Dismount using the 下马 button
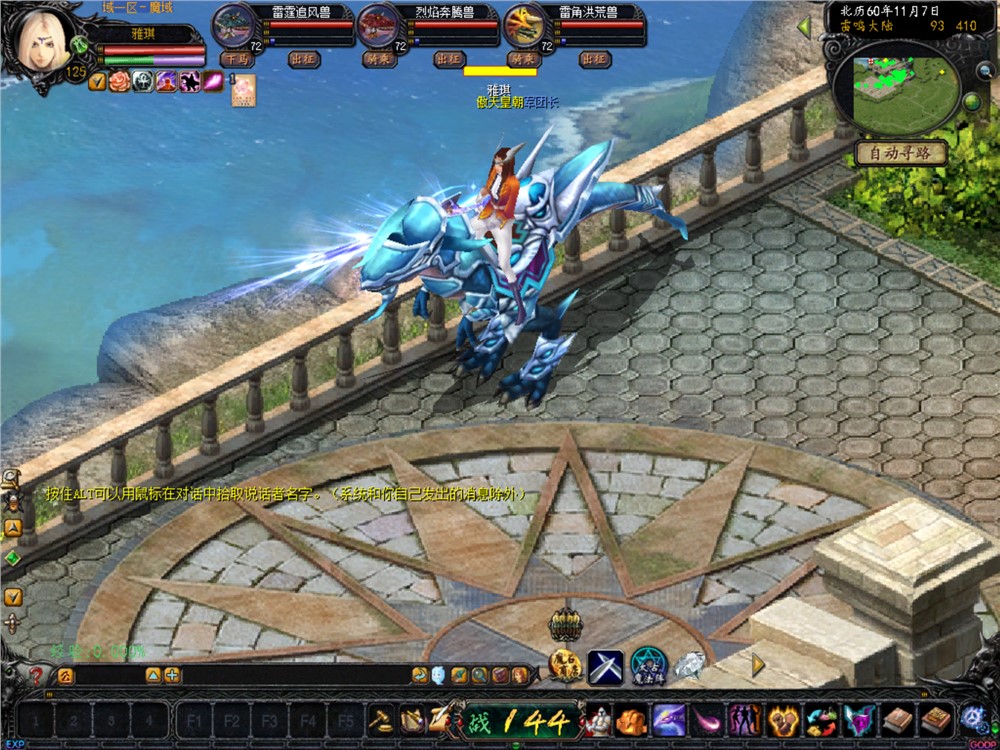 pos(235,59)
